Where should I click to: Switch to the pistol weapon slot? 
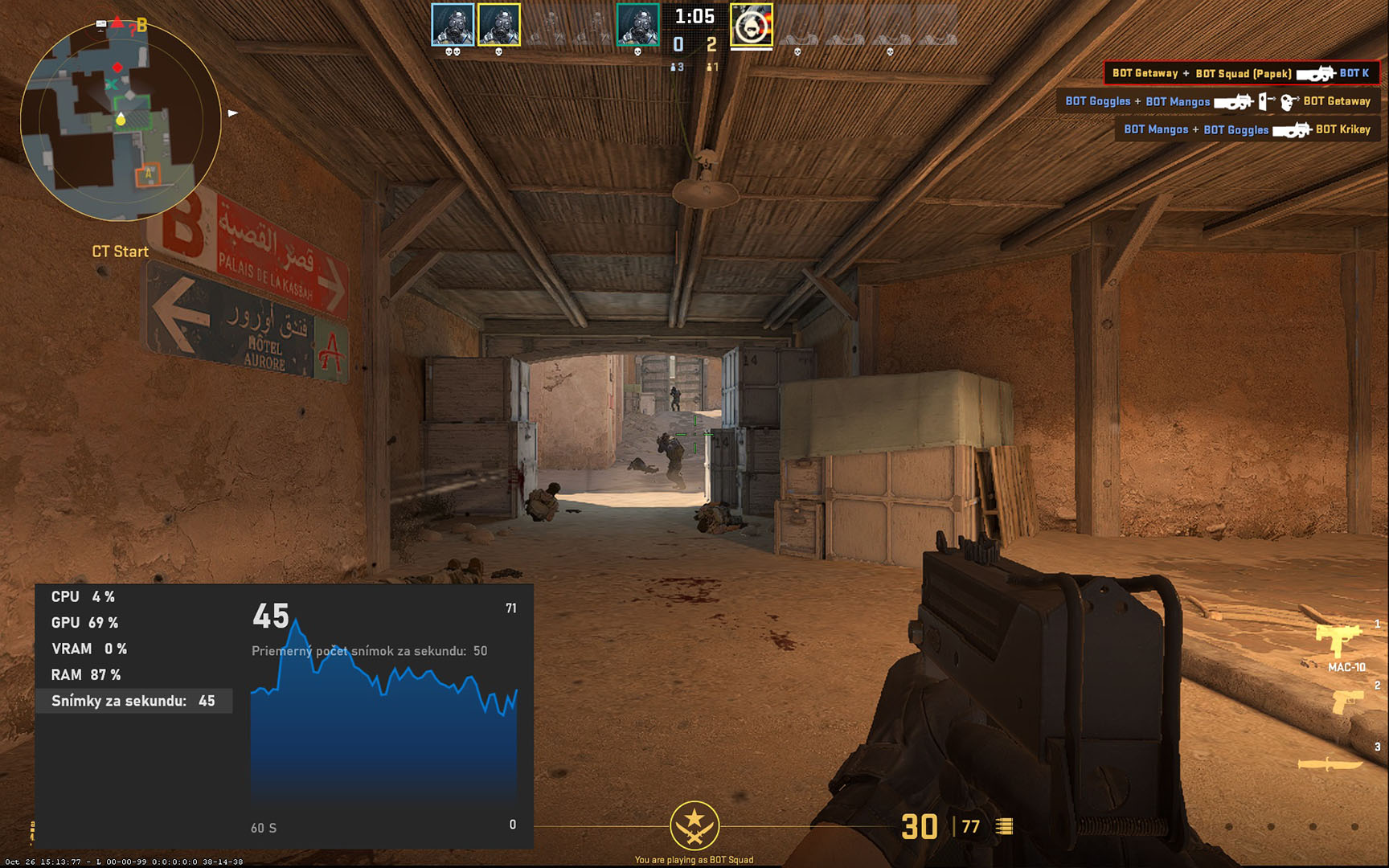point(1348,702)
